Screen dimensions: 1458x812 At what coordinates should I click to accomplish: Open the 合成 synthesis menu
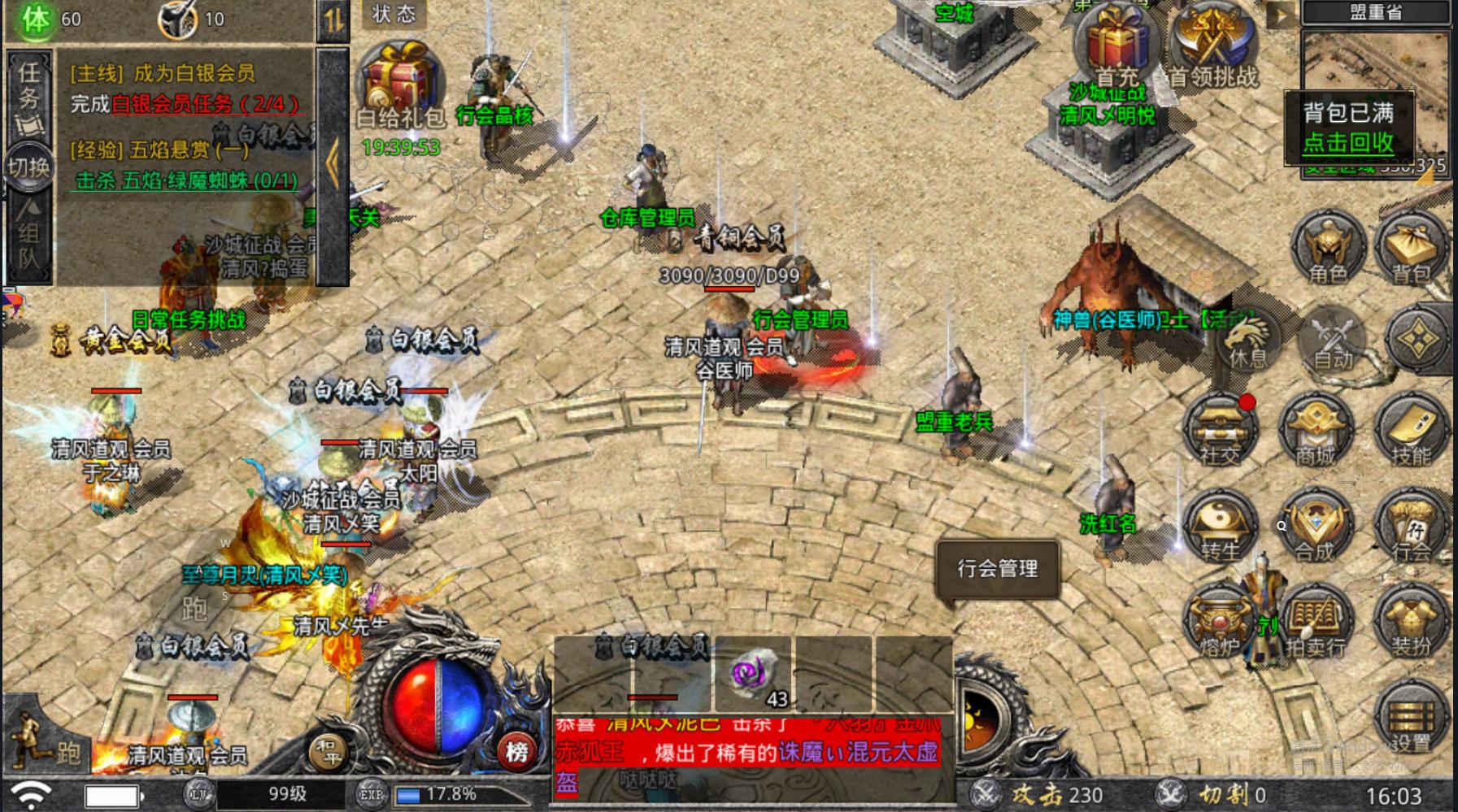[1315, 528]
